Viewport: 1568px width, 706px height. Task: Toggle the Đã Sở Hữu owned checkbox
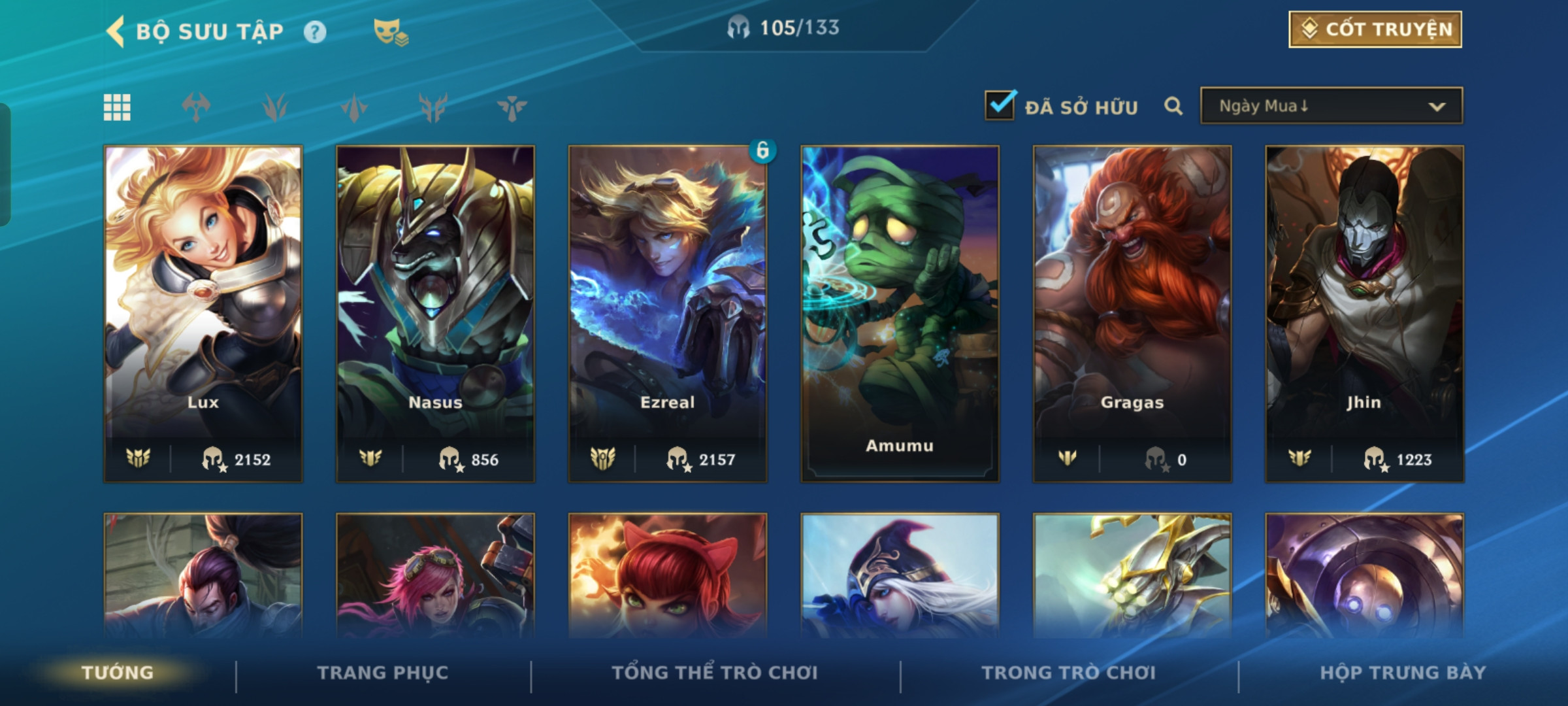[x=1000, y=106]
